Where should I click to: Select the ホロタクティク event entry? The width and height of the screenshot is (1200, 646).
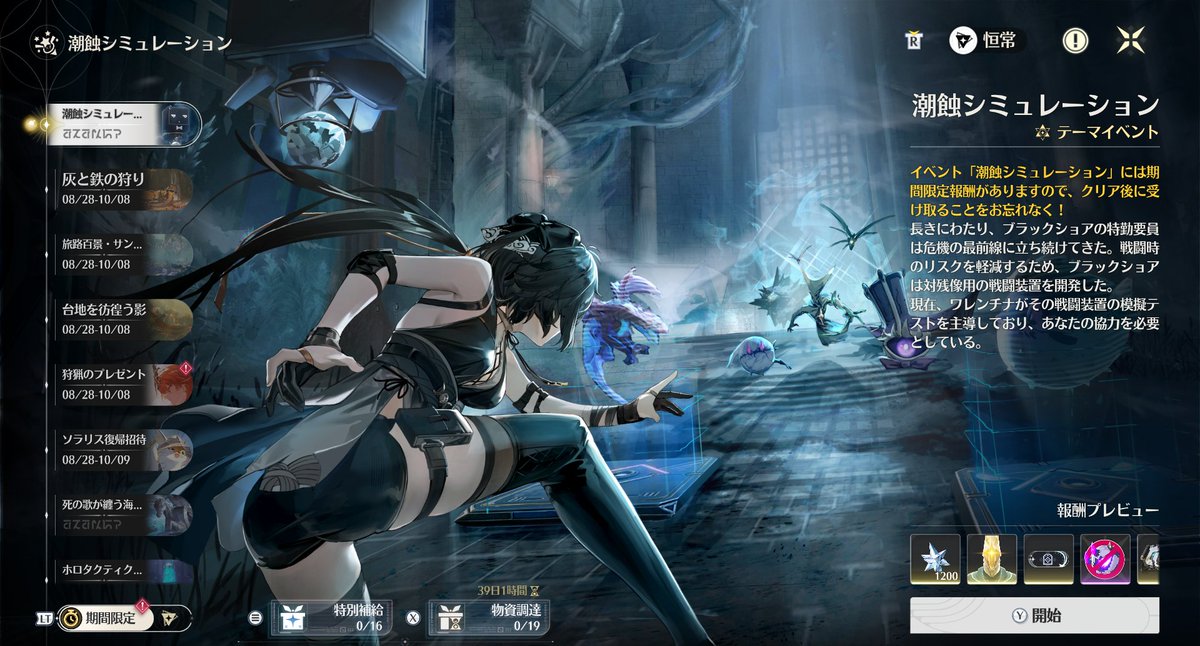120,570
